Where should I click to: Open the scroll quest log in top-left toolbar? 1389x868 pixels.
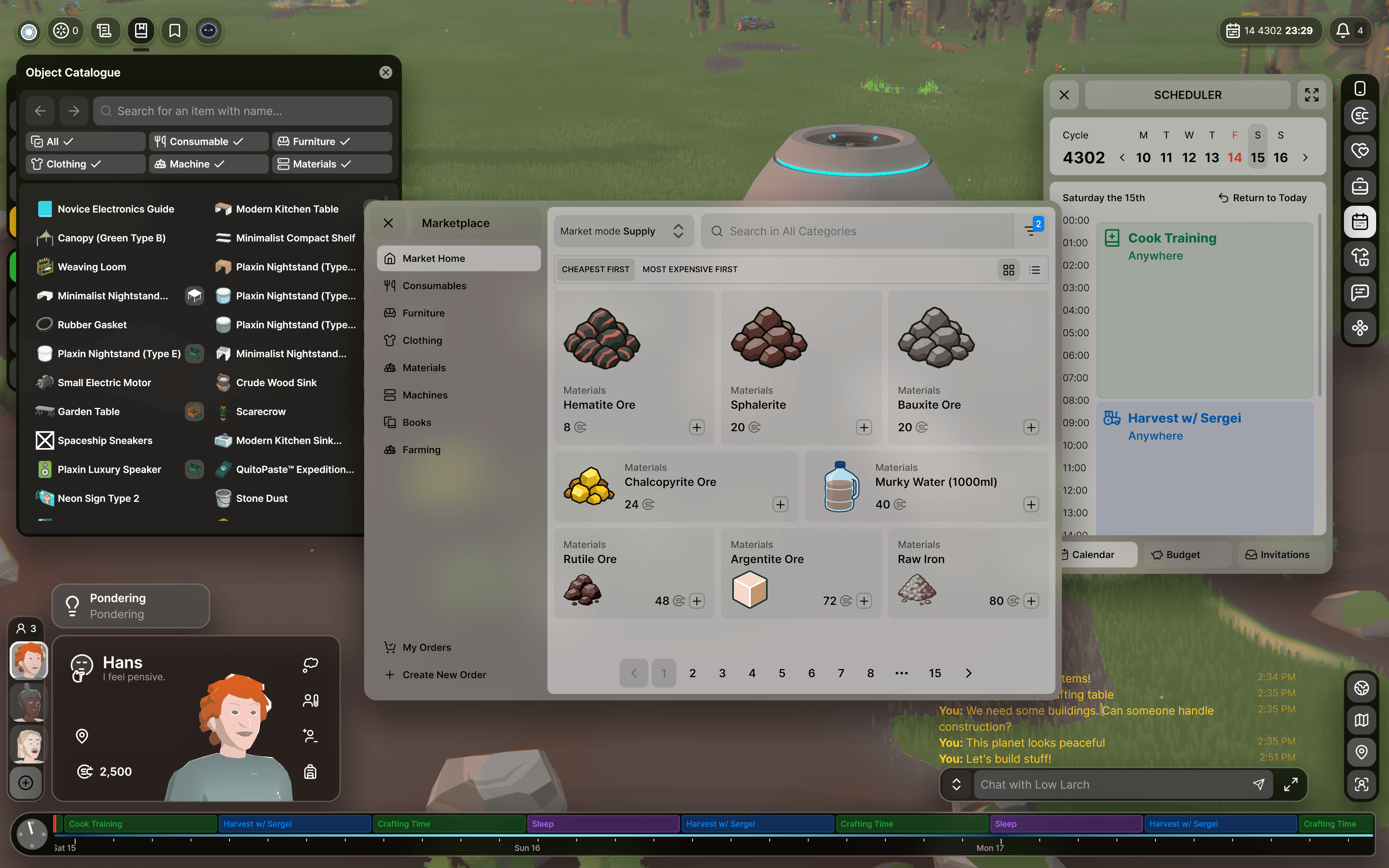coord(105,31)
